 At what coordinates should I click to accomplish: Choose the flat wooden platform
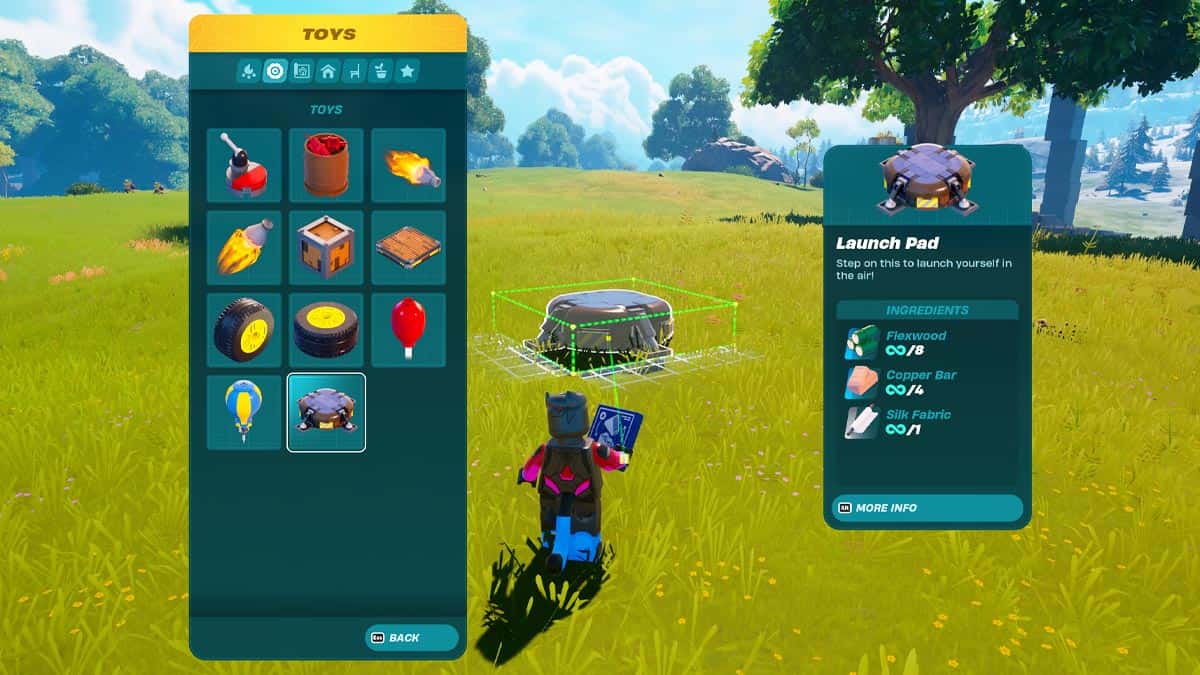pos(408,248)
